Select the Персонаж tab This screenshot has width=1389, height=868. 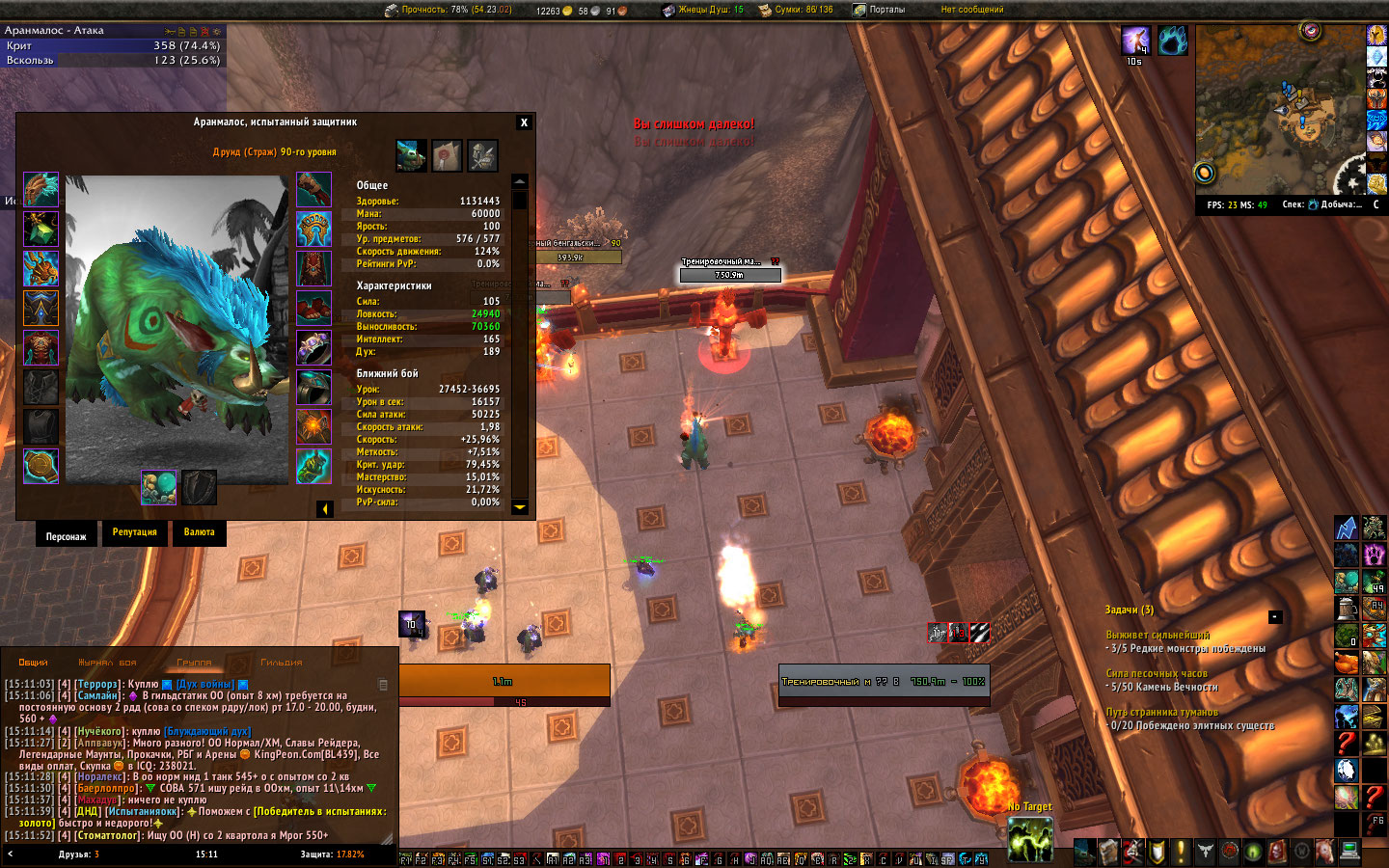coord(66,536)
